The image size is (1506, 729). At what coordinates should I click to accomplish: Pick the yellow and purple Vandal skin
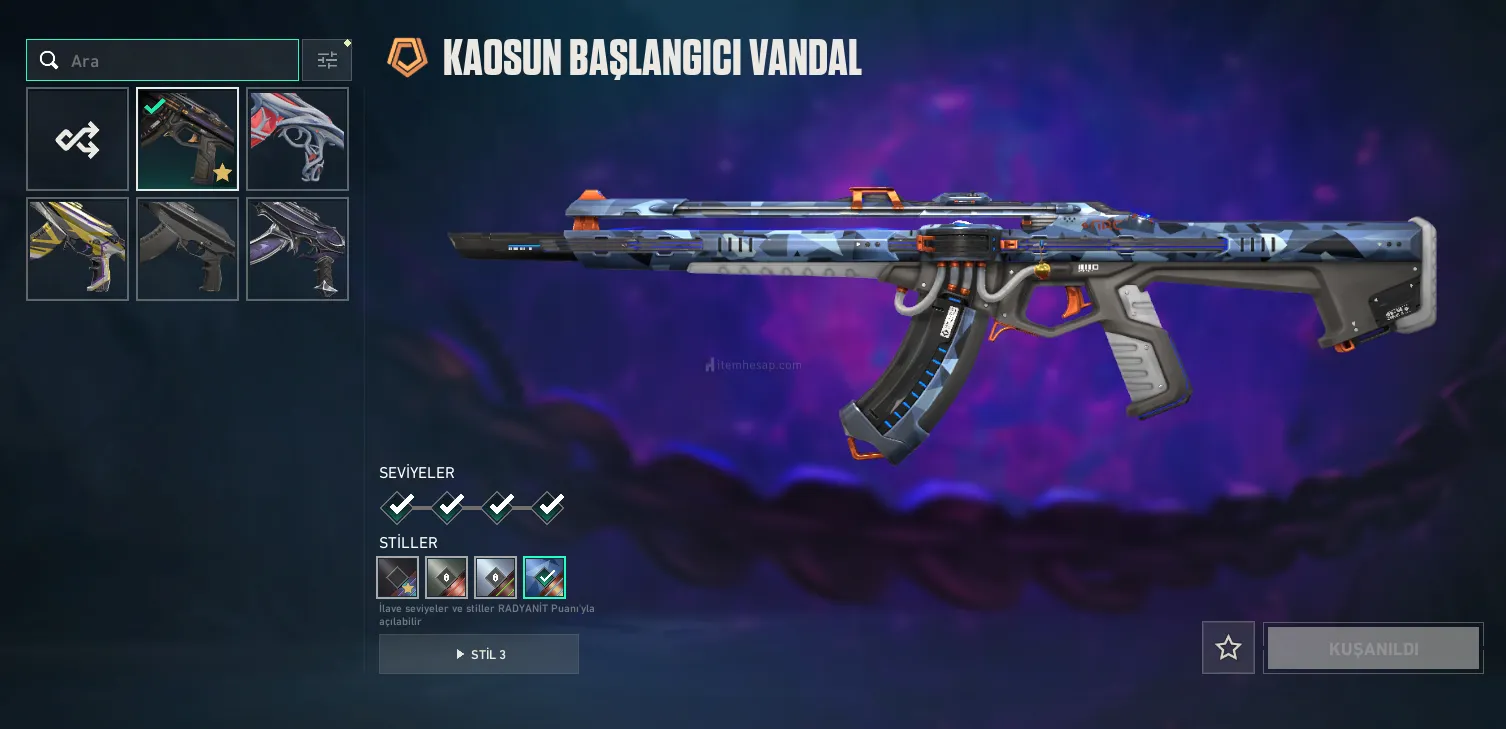tap(77, 249)
